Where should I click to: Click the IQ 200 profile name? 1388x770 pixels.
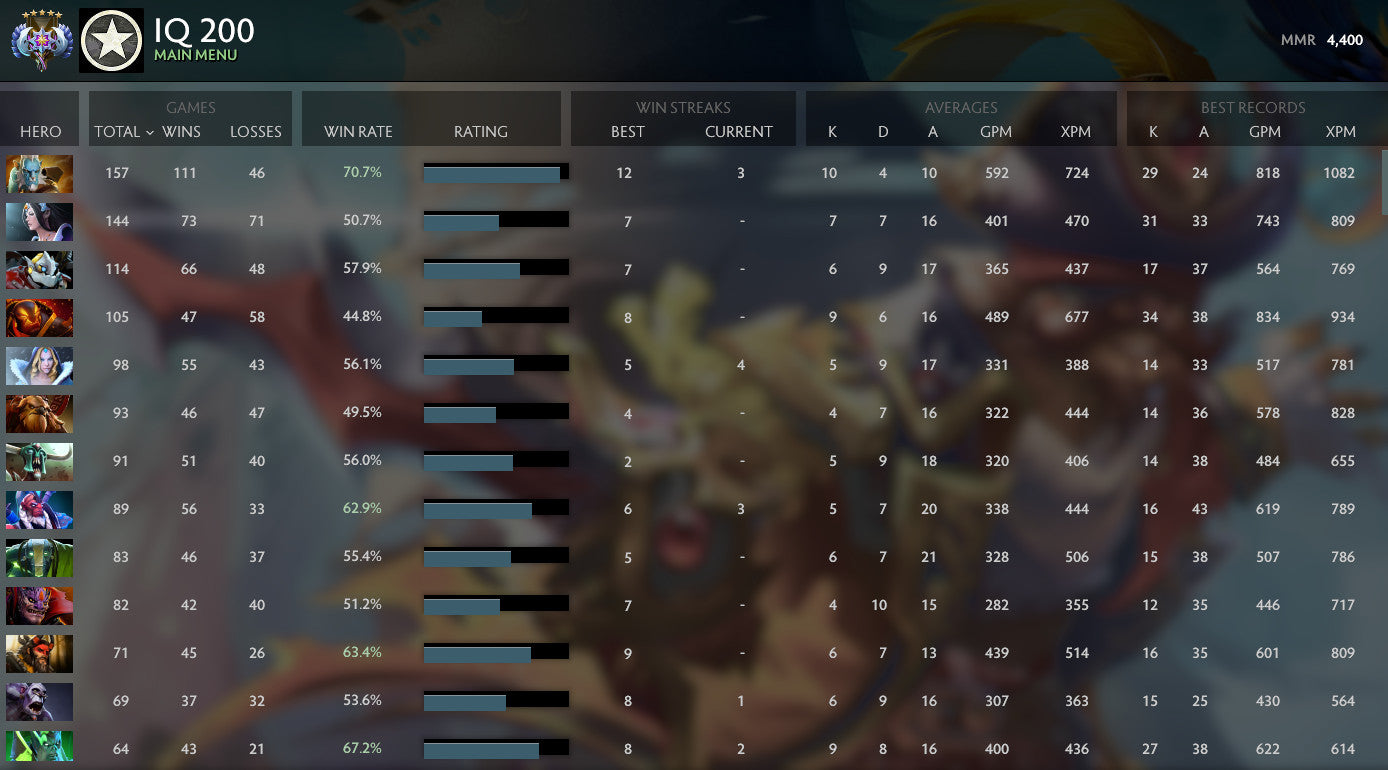(204, 29)
